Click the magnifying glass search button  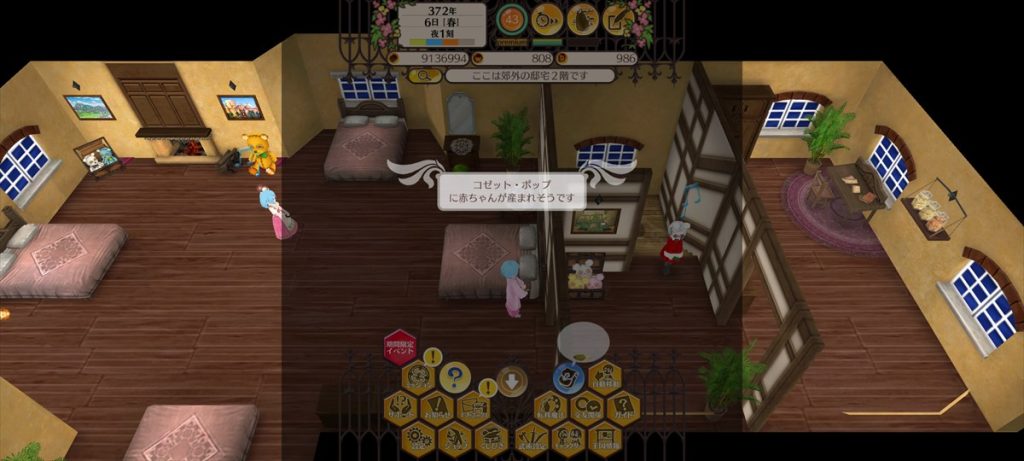tap(424, 75)
